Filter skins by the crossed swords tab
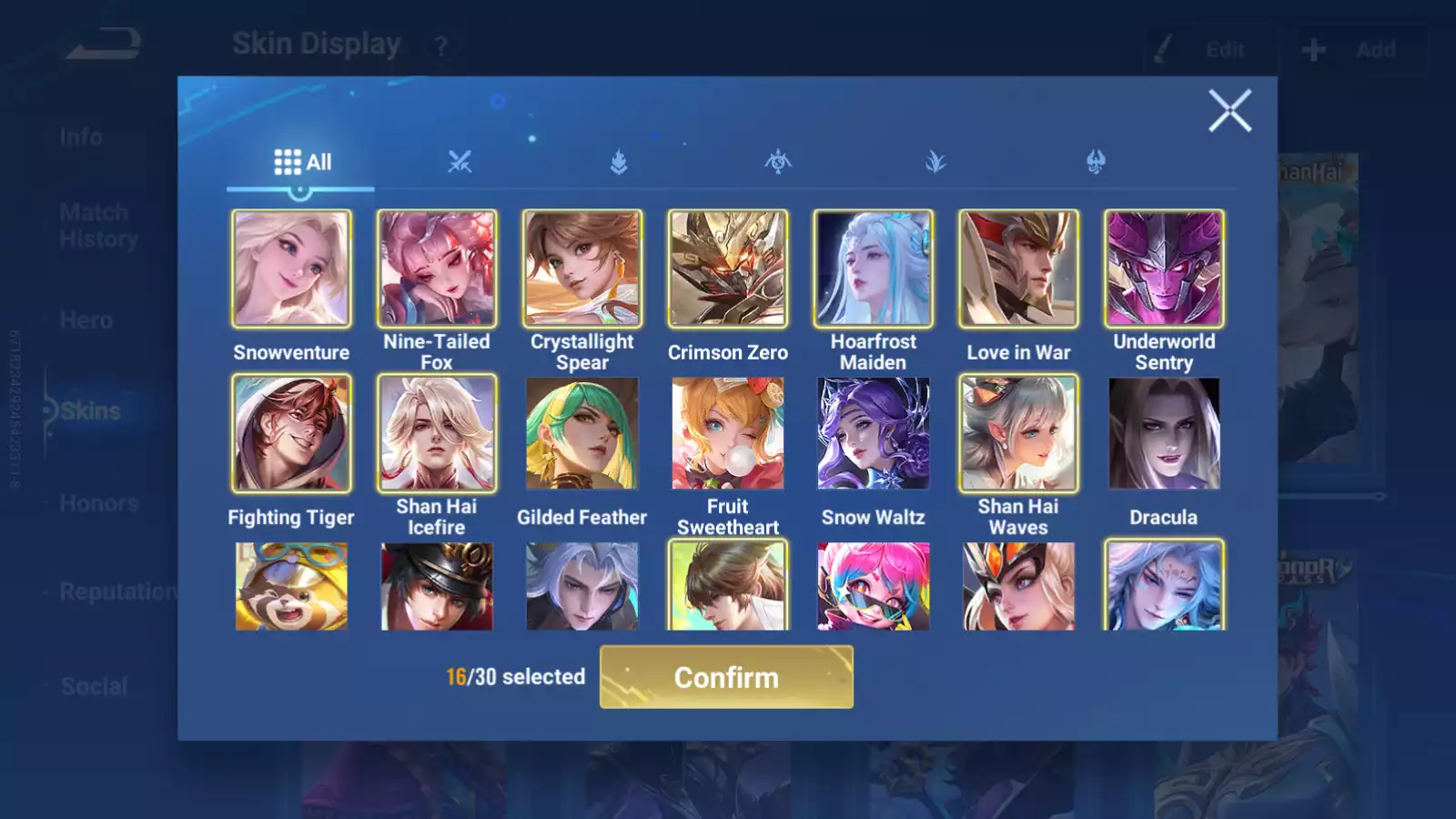The width and height of the screenshot is (1456, 819). click(460, 162)
